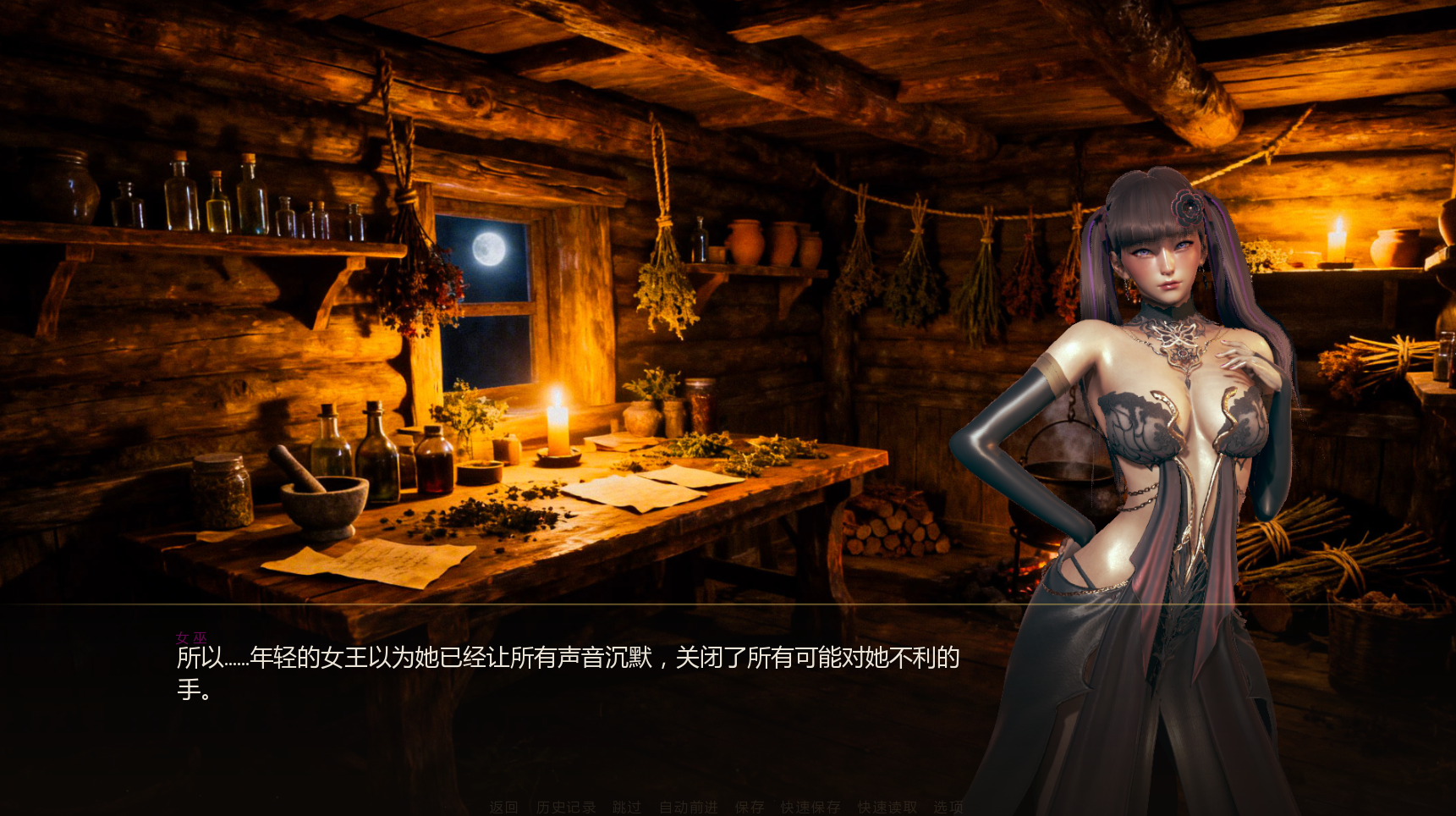Viewport: 1456px width, 816px height.
Task: Toggle 自动前进 auto-advance mode
Action: coord(688,808)
